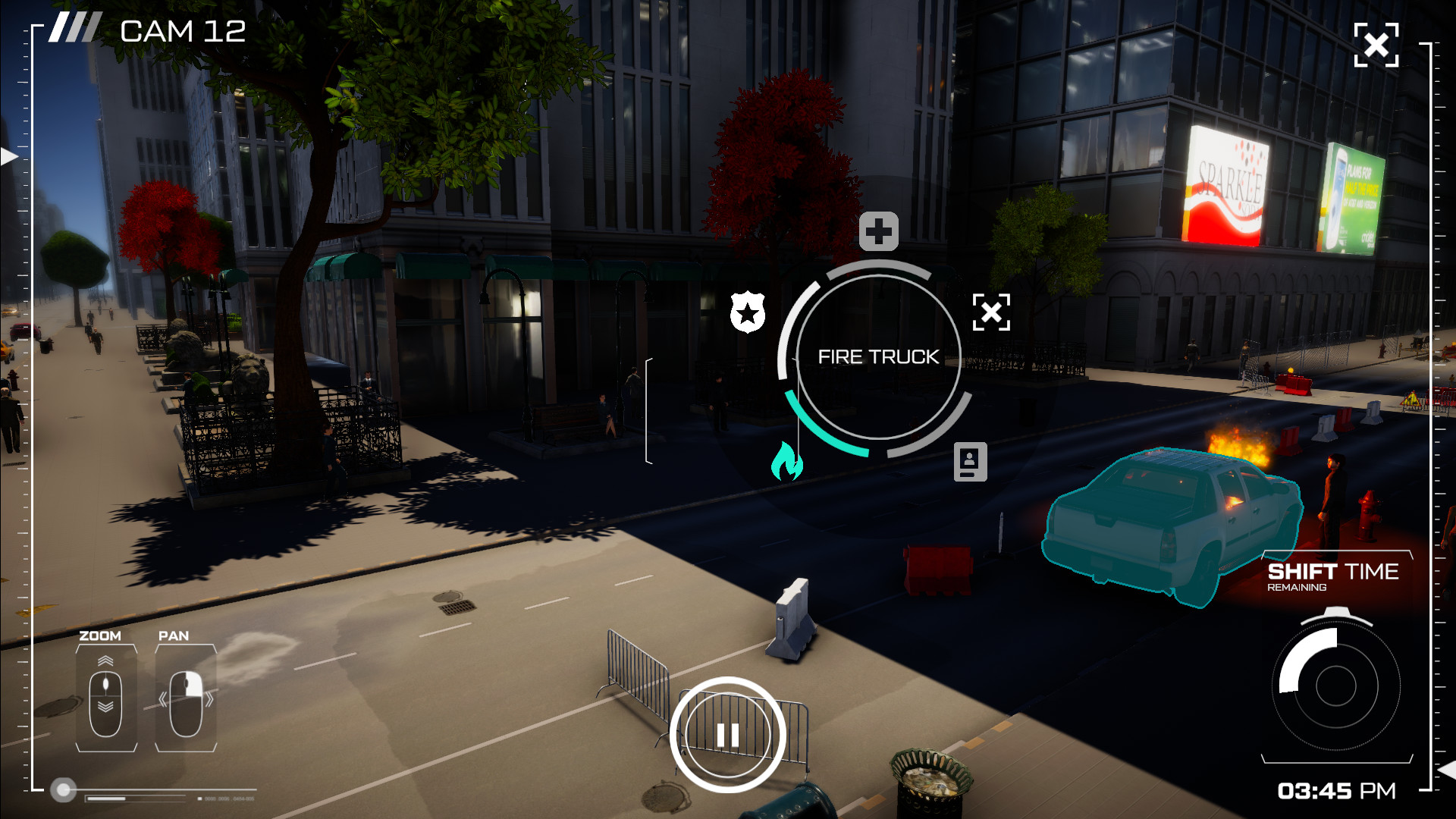The width and height of the screenshot is (1456, 819).
Task: Switch camera using the left edge arrow
Action: (x=9, y=157)
